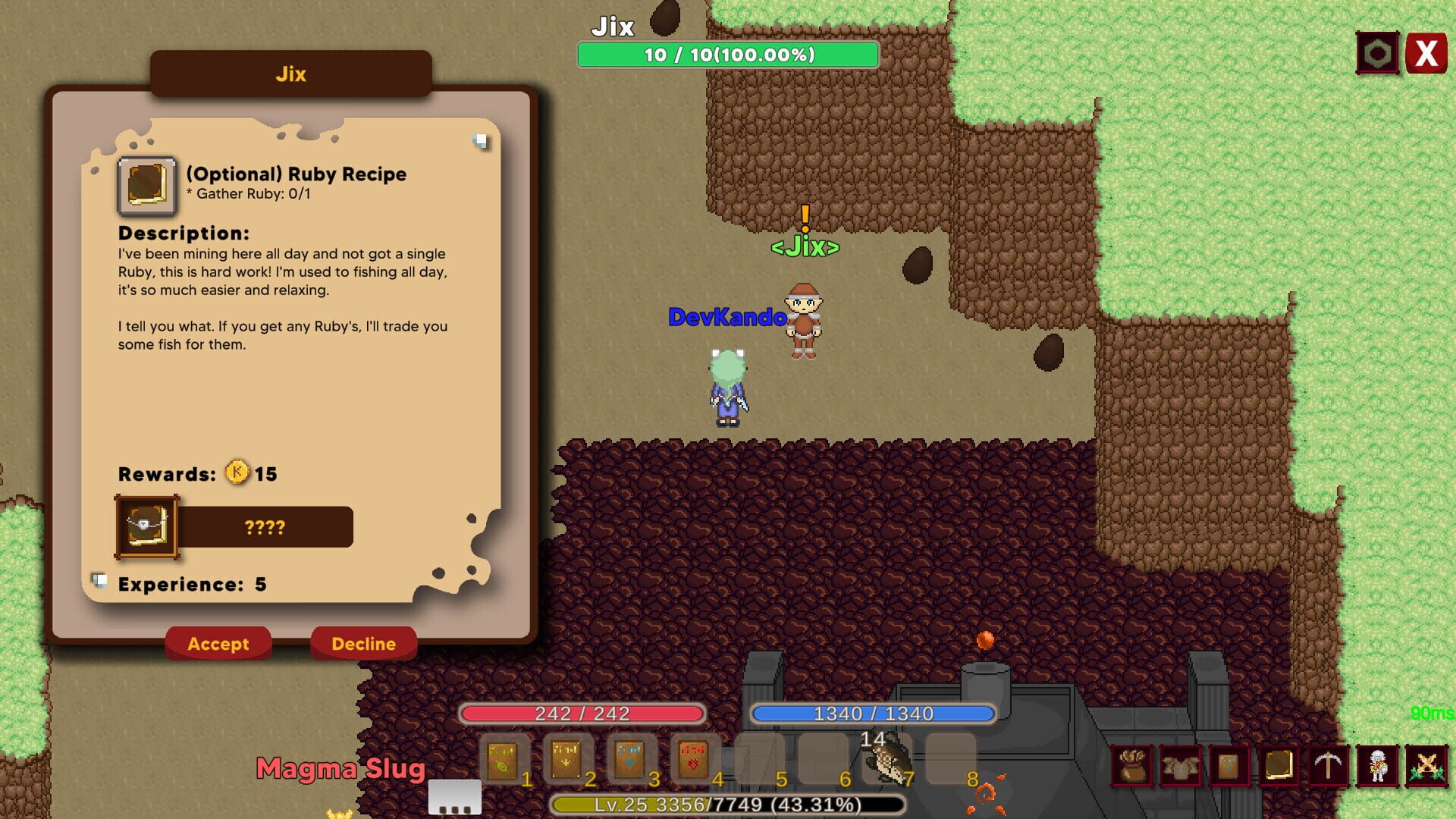This screenshot has width=1456, height=819.
Task: Accept the Ruby Recipe quest
Action: pos(218,644)
